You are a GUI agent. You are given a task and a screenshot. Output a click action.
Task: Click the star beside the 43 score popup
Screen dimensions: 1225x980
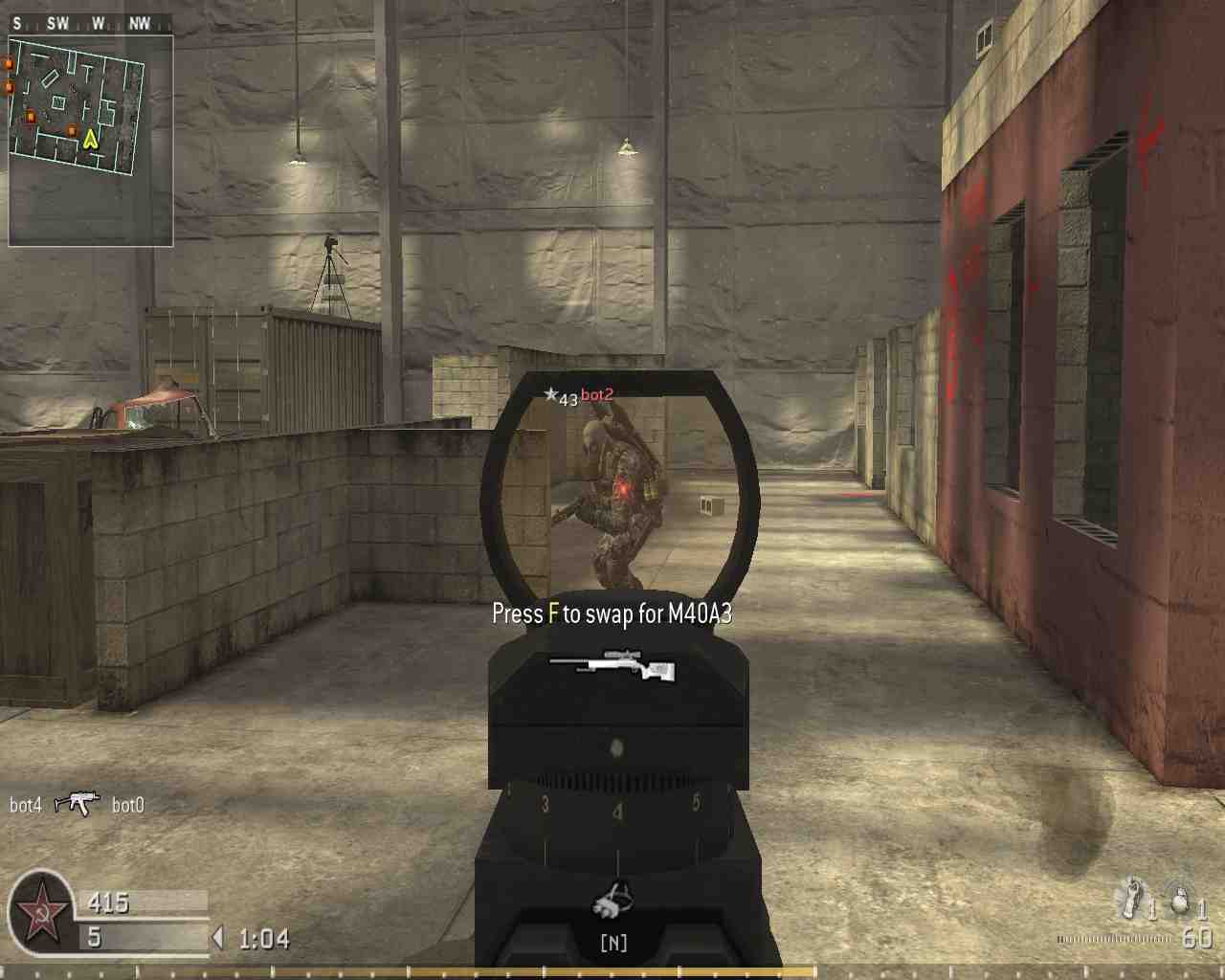(552, 393)
